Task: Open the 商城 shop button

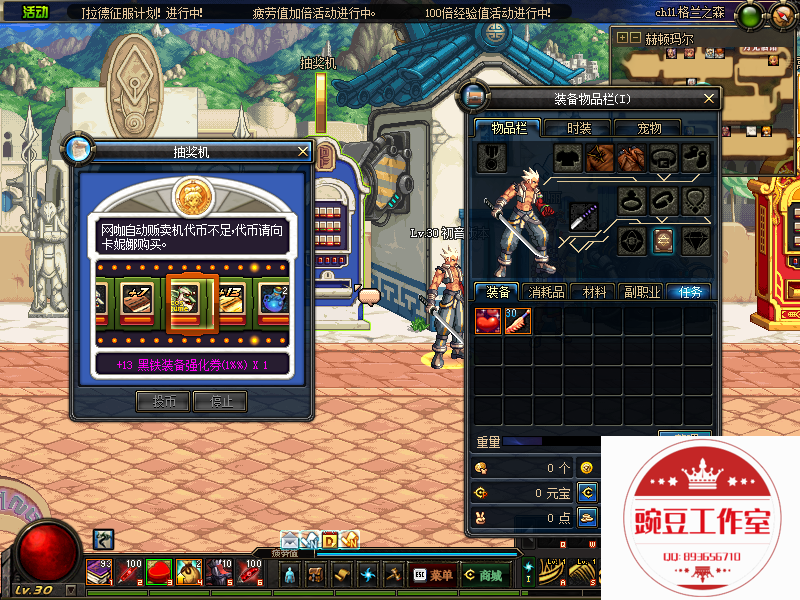Action: [x=484, y=575]
